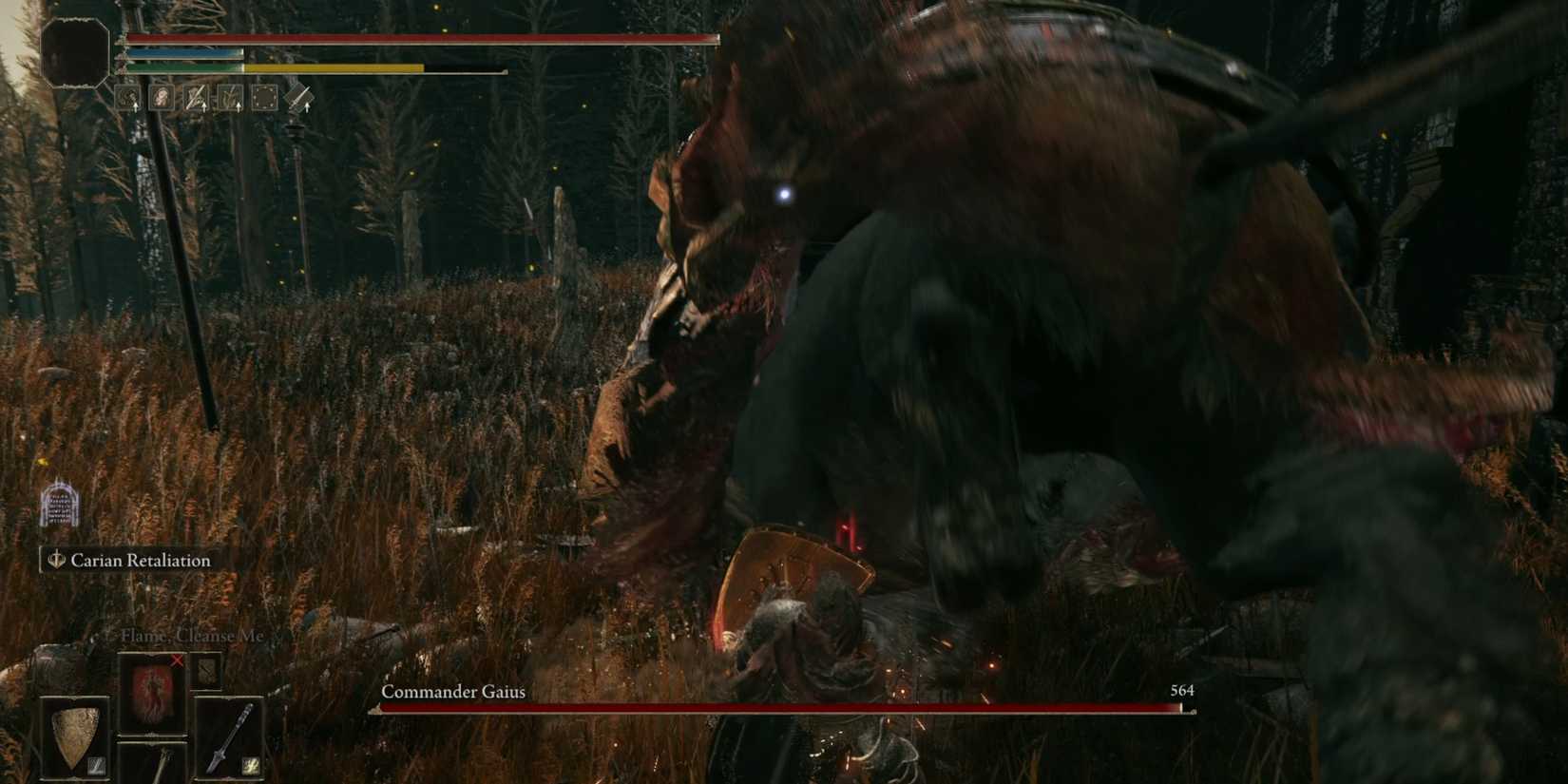Select the crossed-sword skill icon on the toolbar
The height and width of the screenshot is (784, 1568).
pyautogui.click(x=195, y=97)
